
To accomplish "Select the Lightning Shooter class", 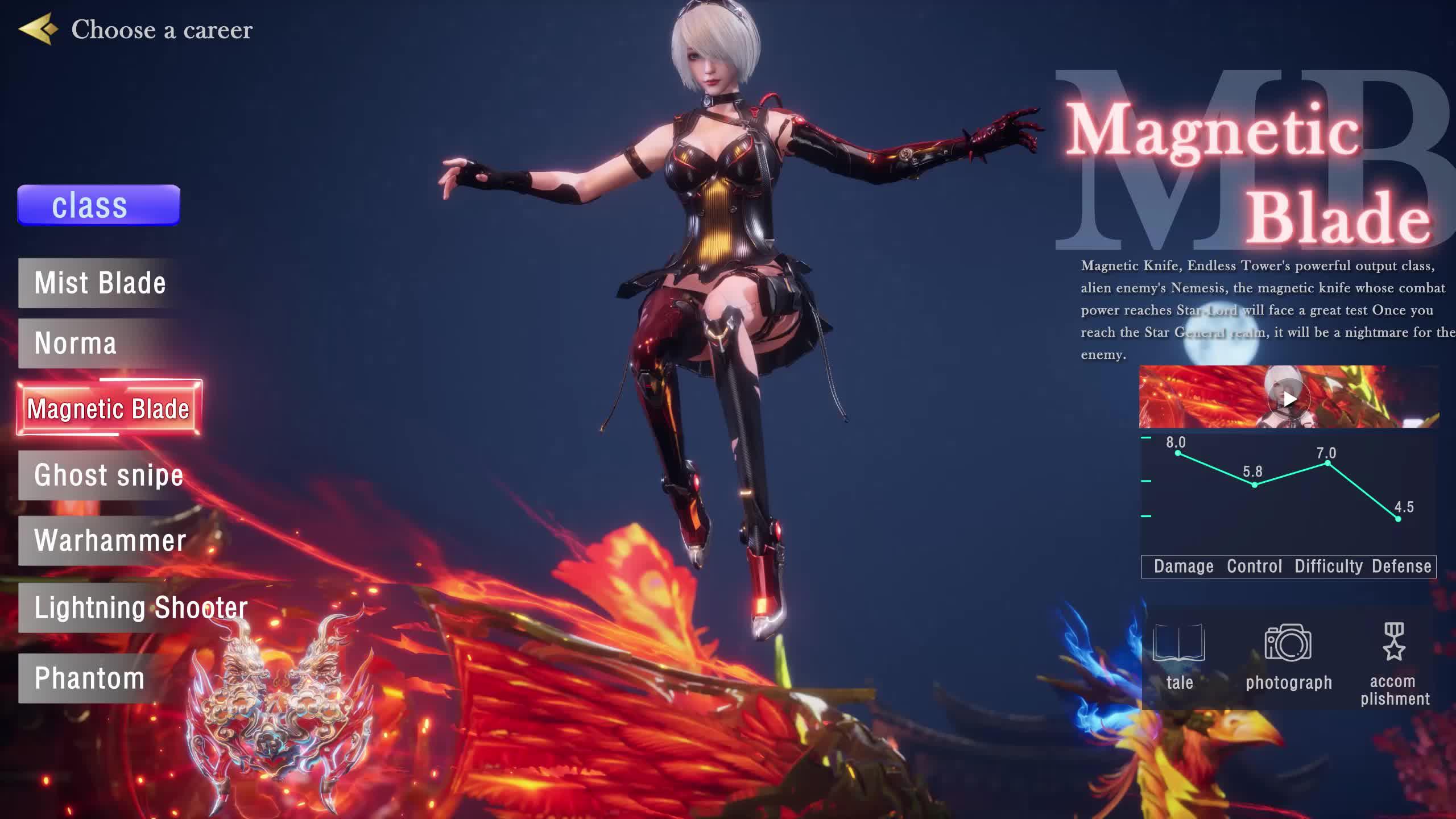I will 140,608.
